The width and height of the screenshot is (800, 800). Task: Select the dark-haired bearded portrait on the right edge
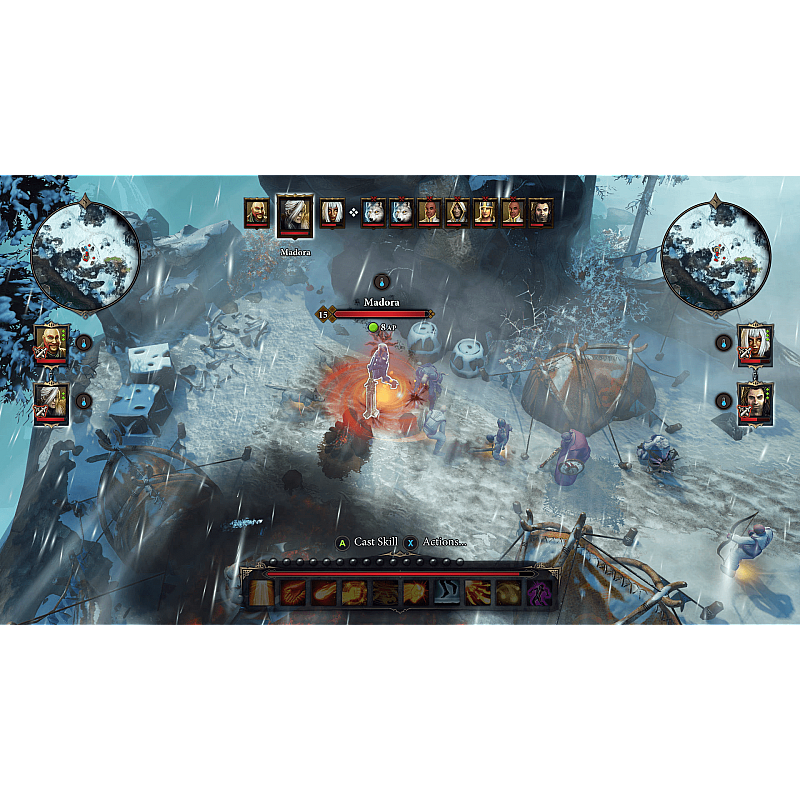755,401
